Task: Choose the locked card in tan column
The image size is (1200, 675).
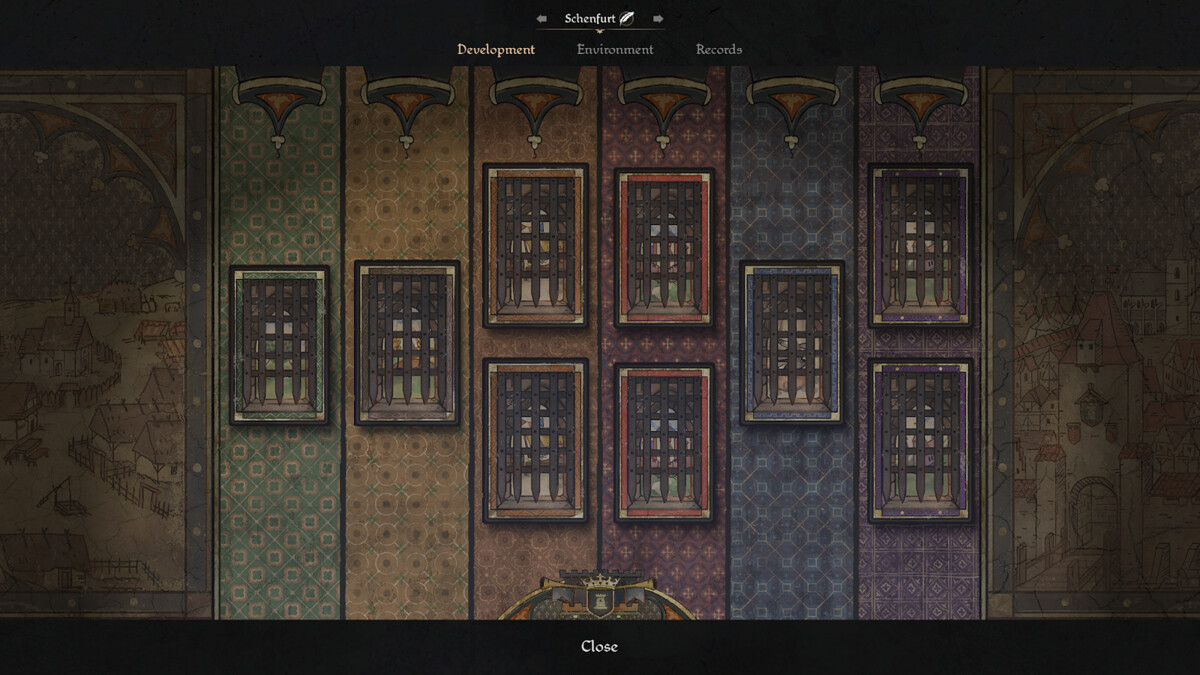Action: click(407, 343)
